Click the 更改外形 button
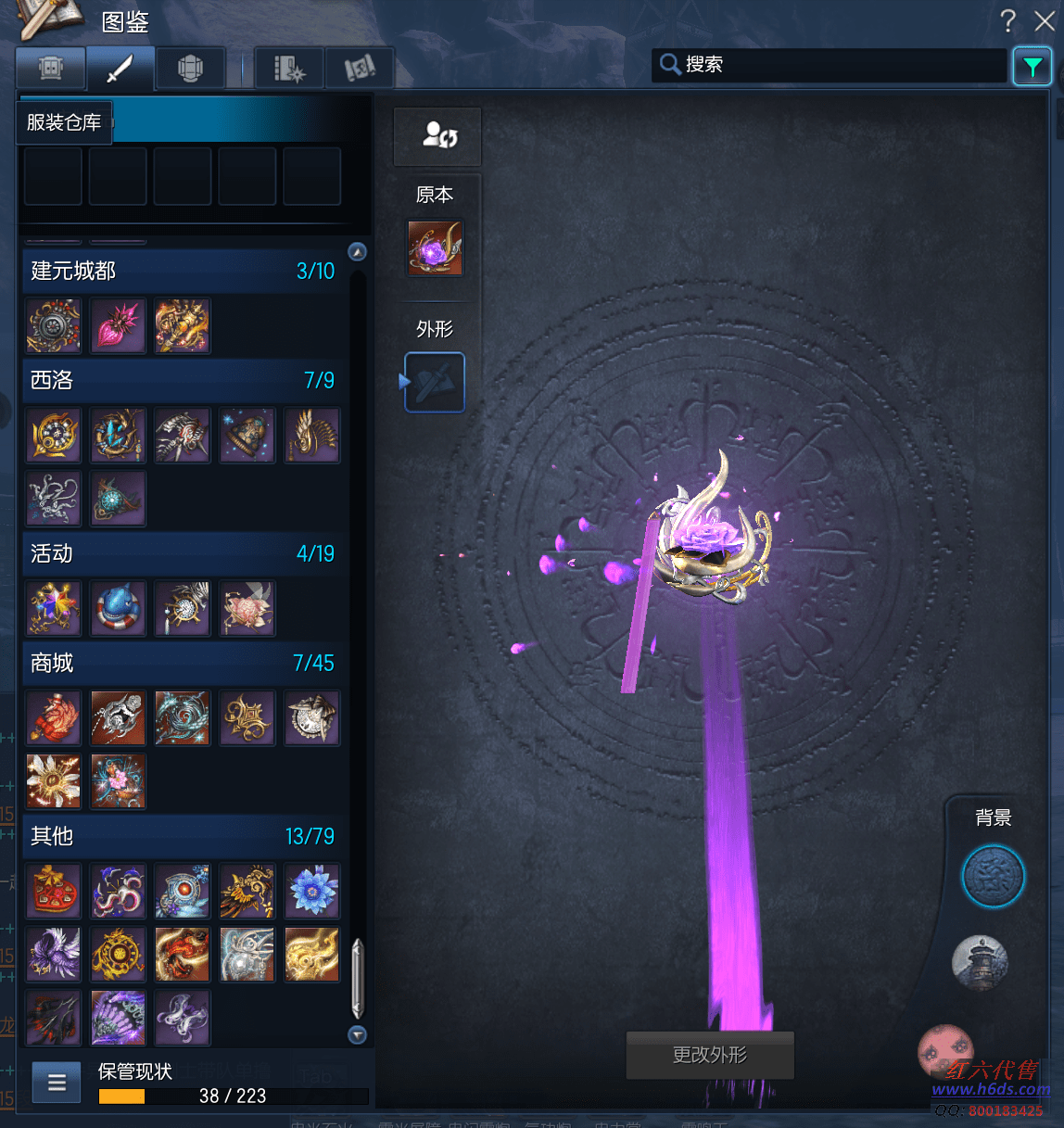Screen dimensions: 1064x1128 click(x=710, y=1055)
